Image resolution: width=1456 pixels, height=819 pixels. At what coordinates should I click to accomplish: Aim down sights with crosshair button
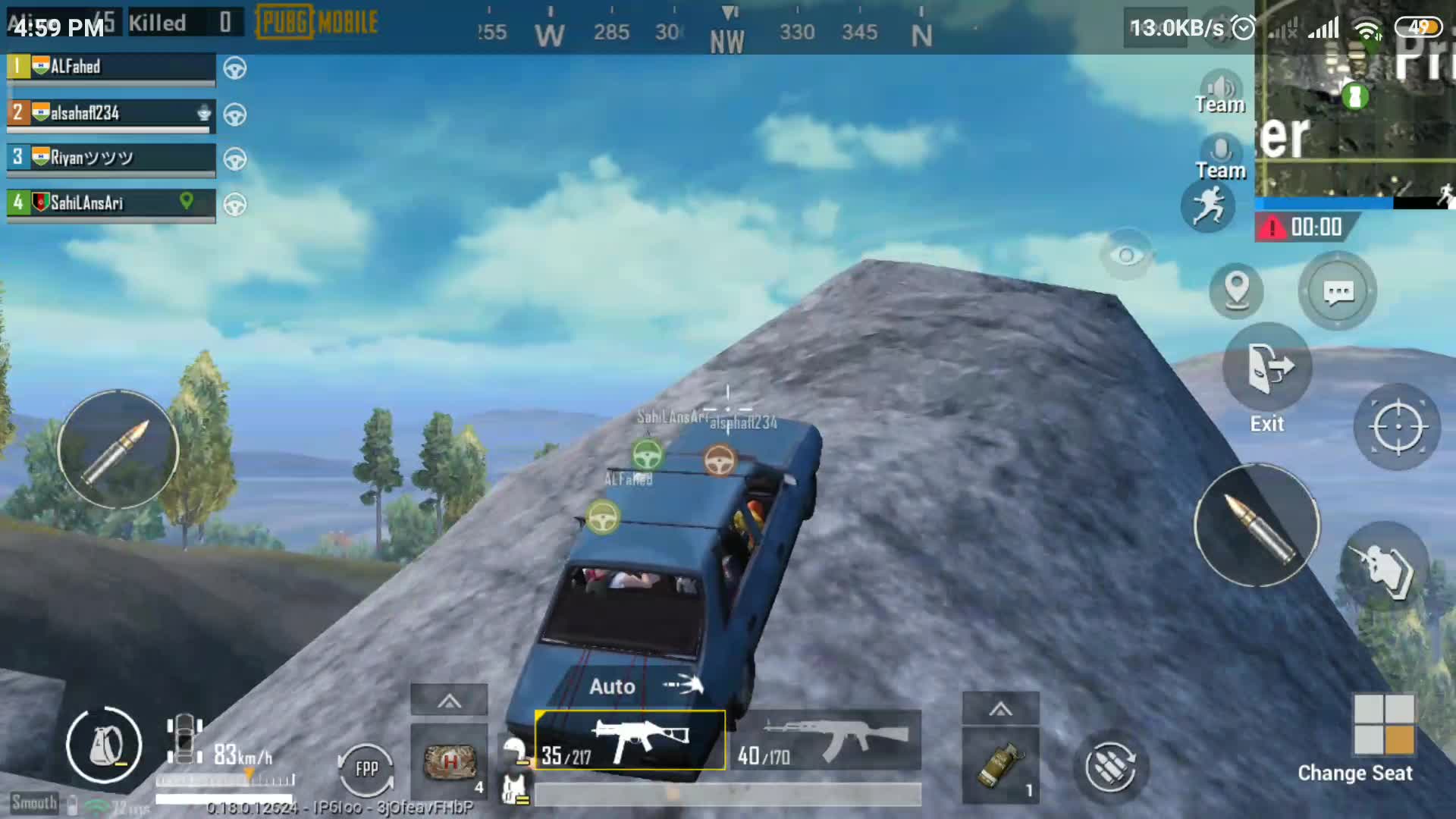click(x=1398, y=427)
